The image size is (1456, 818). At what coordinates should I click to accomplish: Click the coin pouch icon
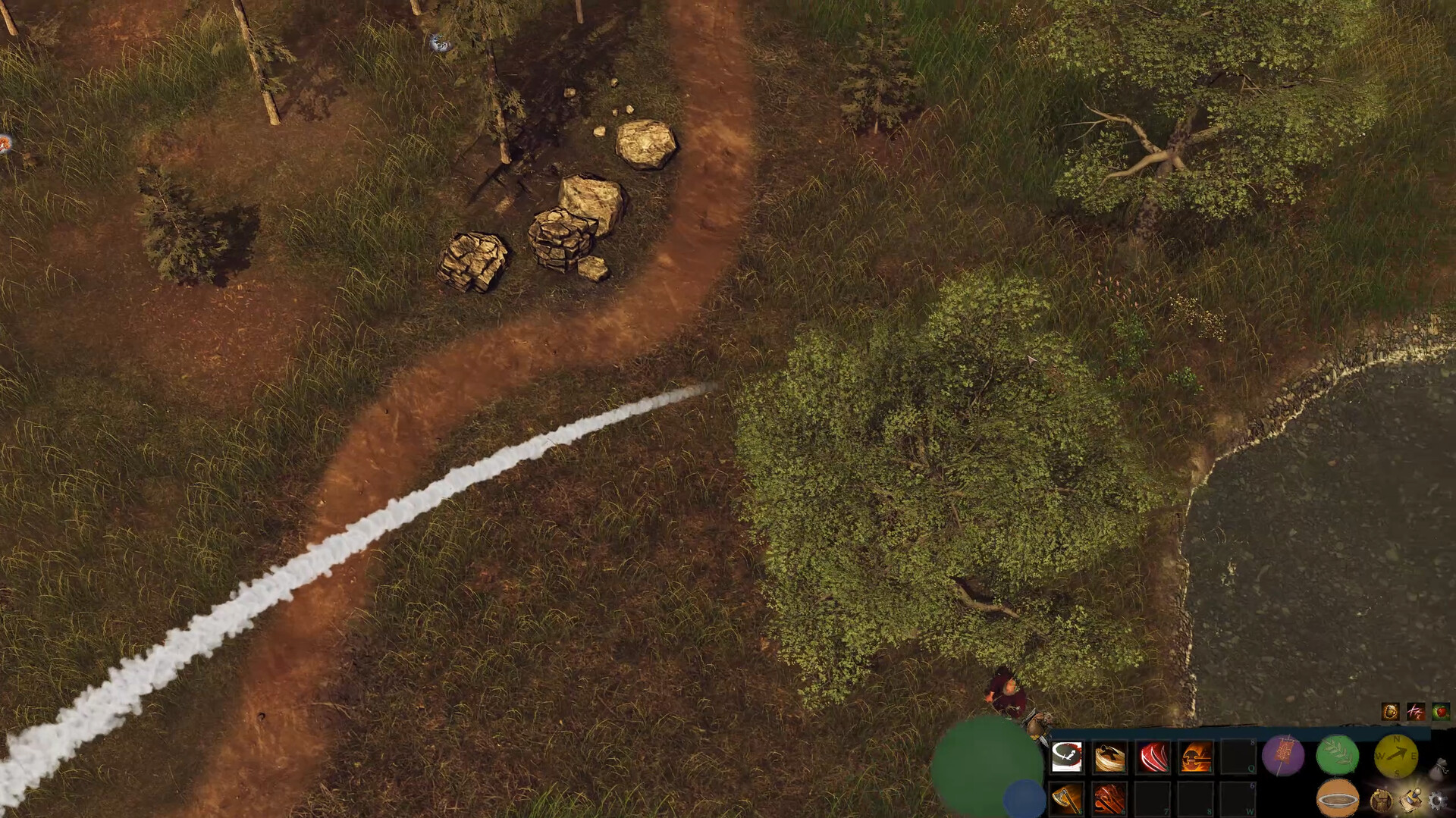click(1439, 769)
